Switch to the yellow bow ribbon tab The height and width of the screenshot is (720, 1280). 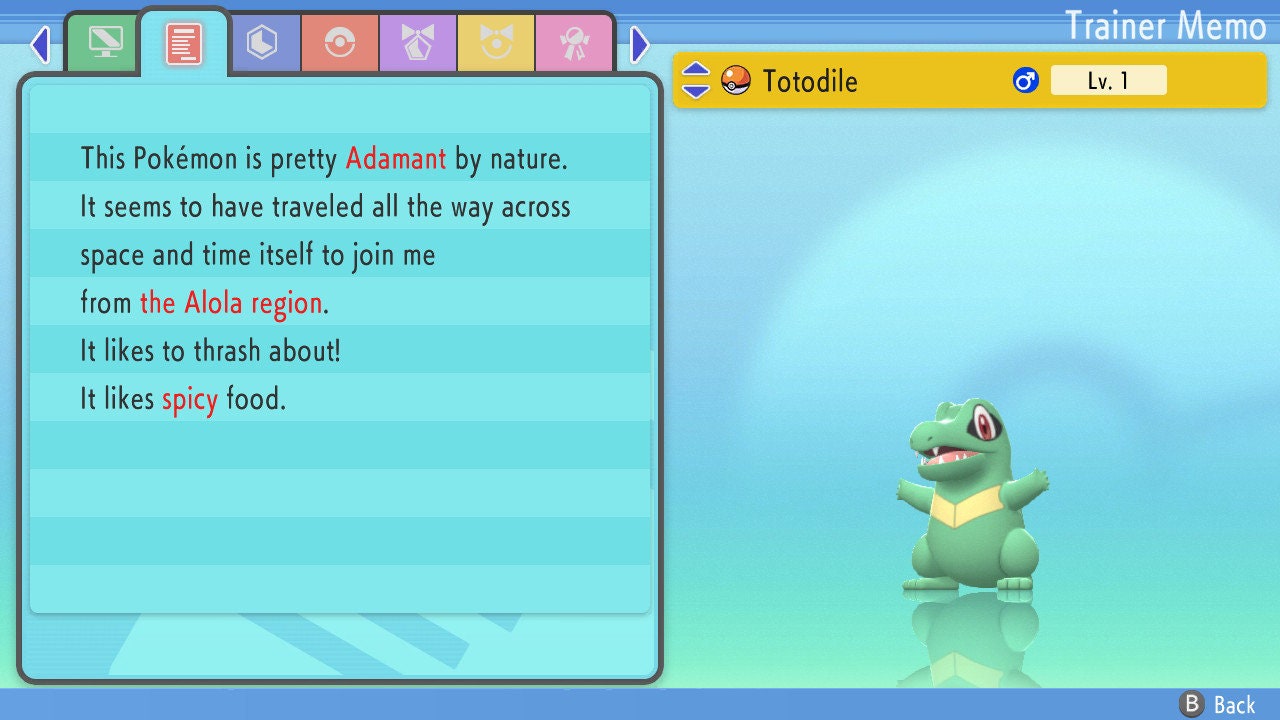pos(496,44)
